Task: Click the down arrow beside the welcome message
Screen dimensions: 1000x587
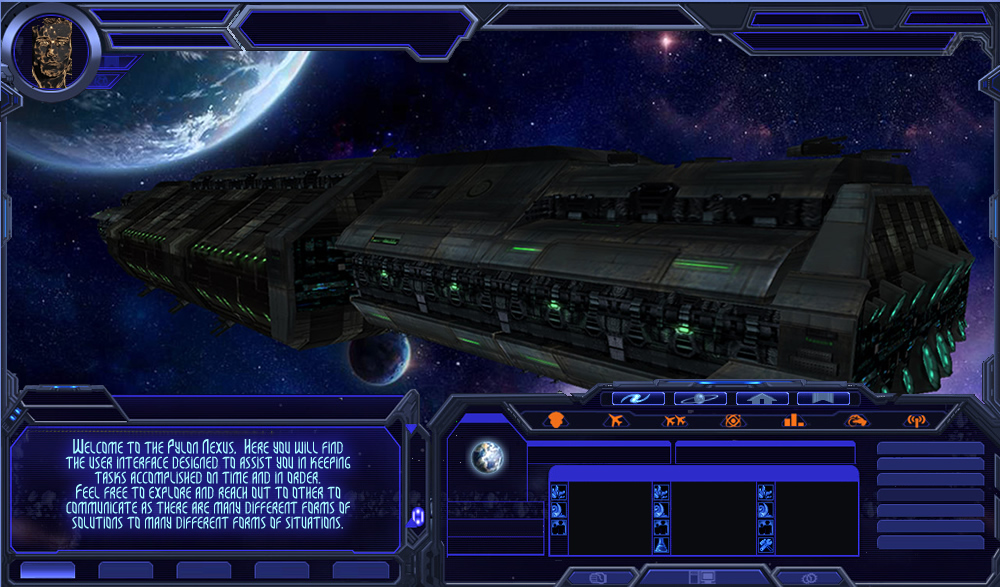Action: click(411, 430)
